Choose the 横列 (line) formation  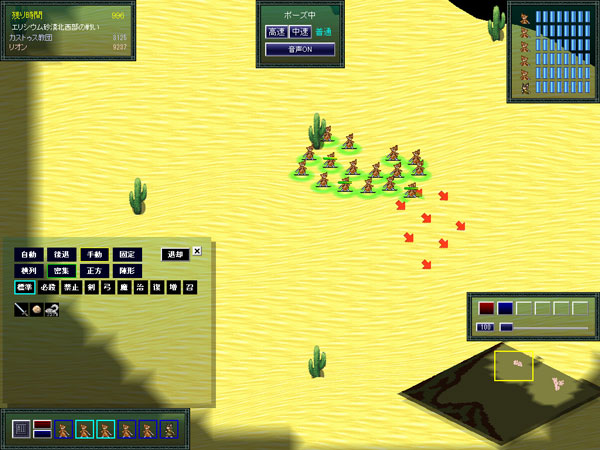[x=28, y=271]
